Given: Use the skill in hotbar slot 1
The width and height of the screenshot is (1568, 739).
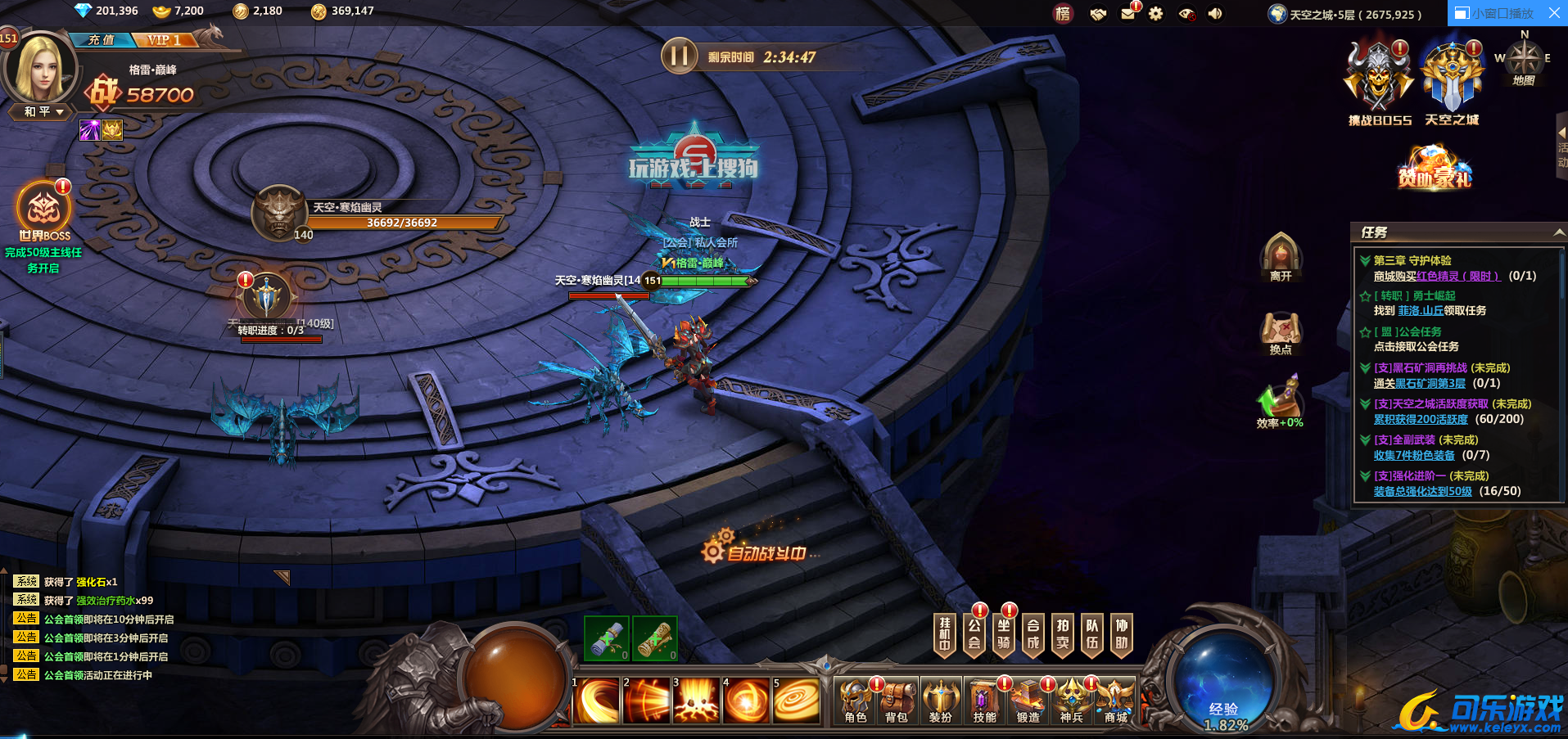Looking at the screenshot, I should click(x=597, y=701).
